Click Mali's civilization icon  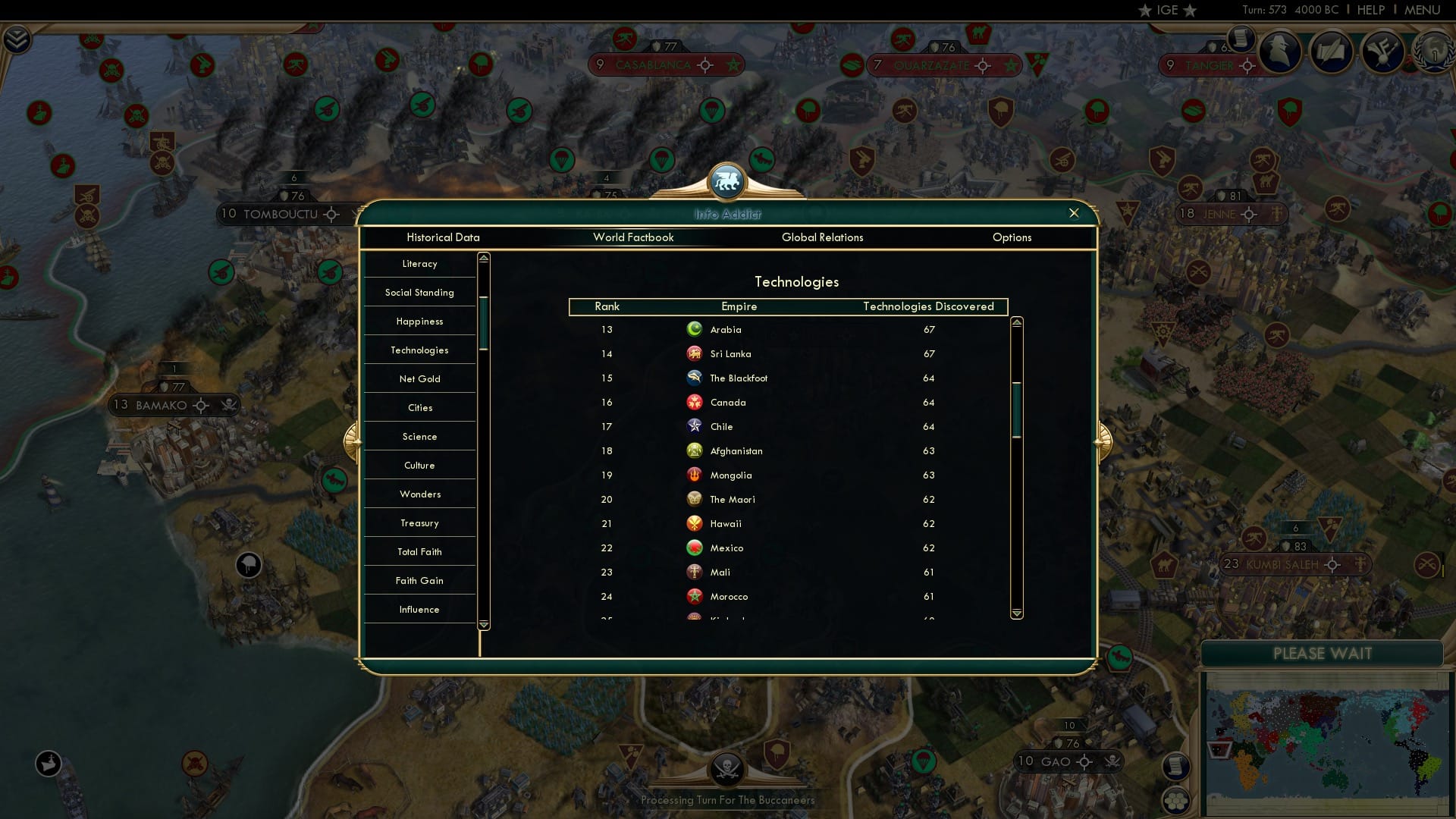695,572
